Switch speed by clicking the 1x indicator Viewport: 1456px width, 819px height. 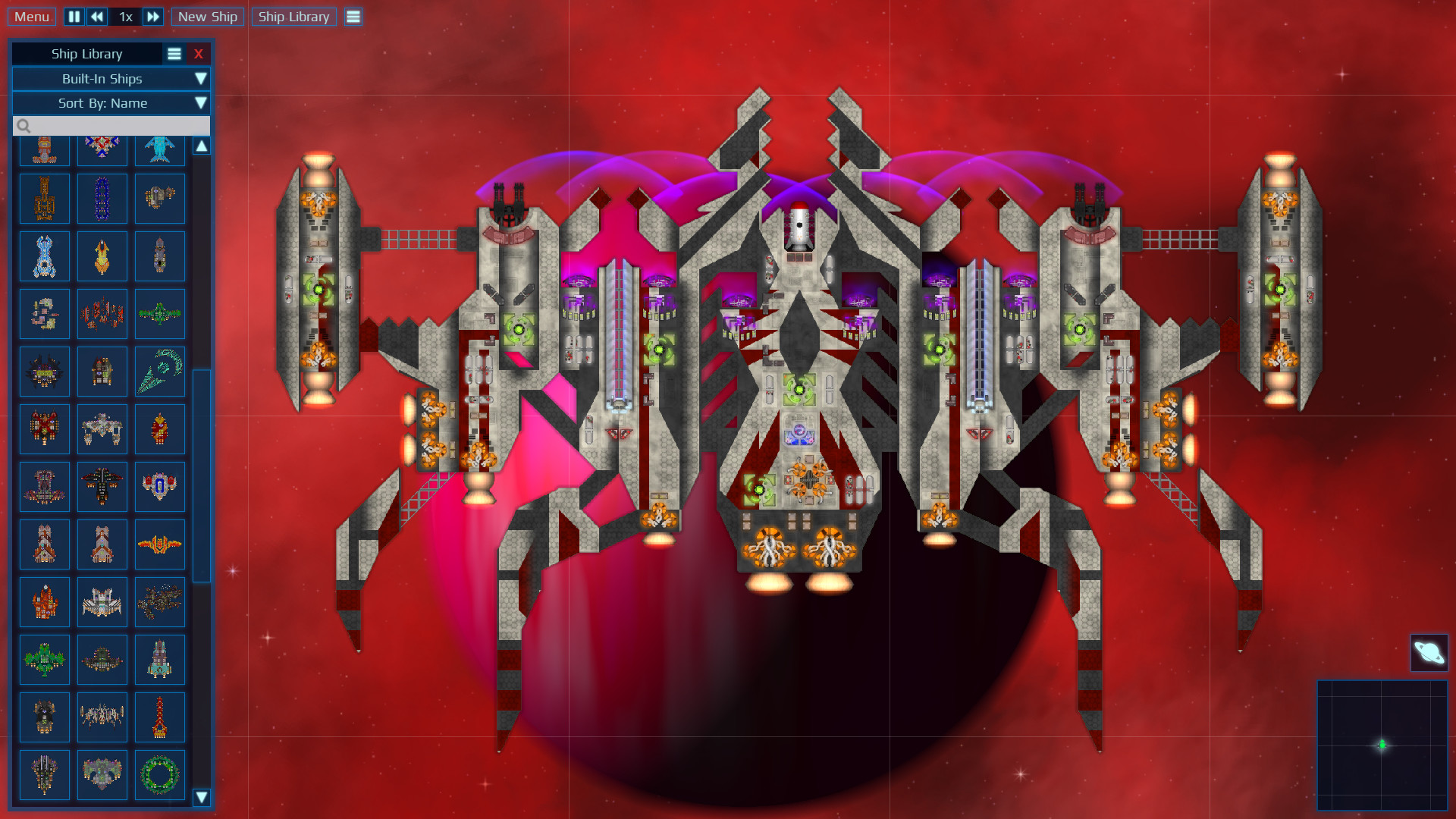click(126, 16)
